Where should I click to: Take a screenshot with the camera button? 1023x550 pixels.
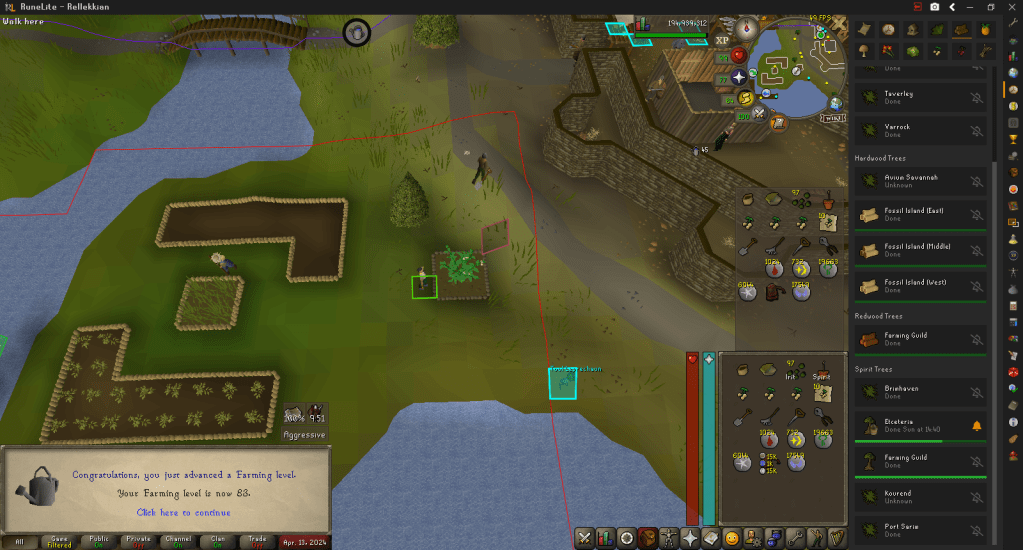point(935,7)
